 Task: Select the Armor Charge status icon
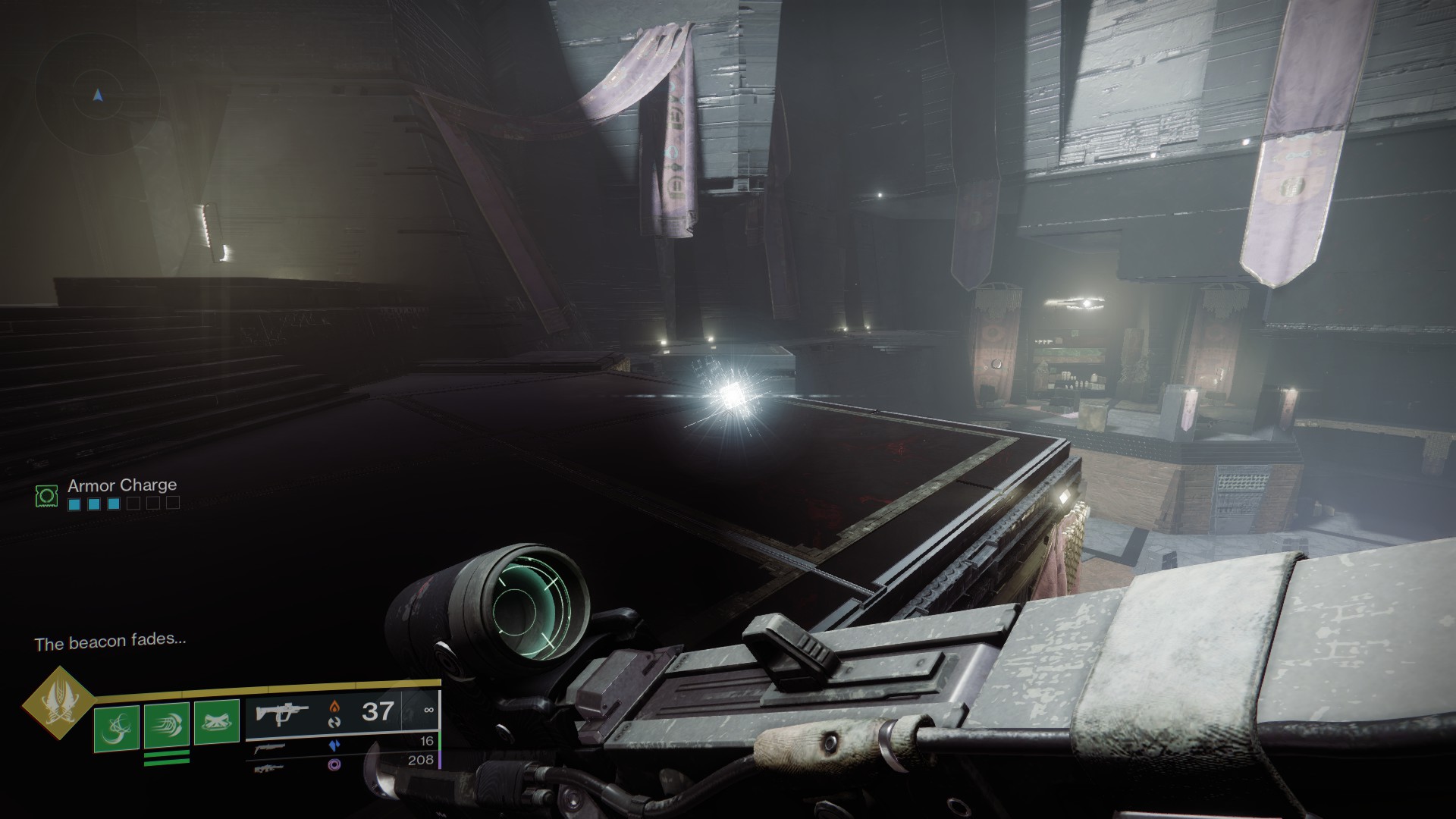(x=46, y=496)
